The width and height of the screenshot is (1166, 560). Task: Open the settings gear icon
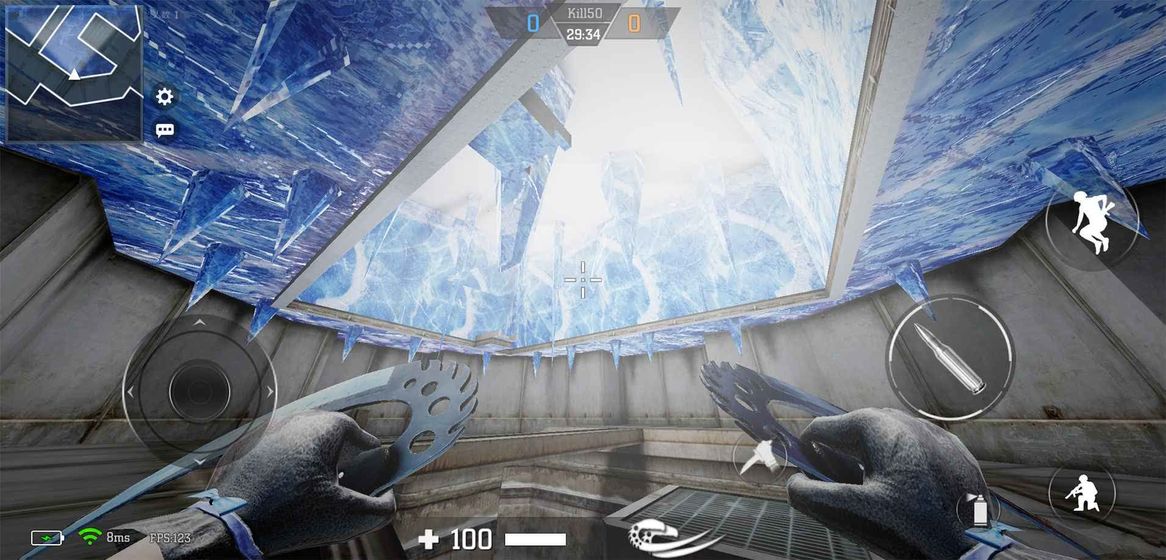tap(165, 96)
